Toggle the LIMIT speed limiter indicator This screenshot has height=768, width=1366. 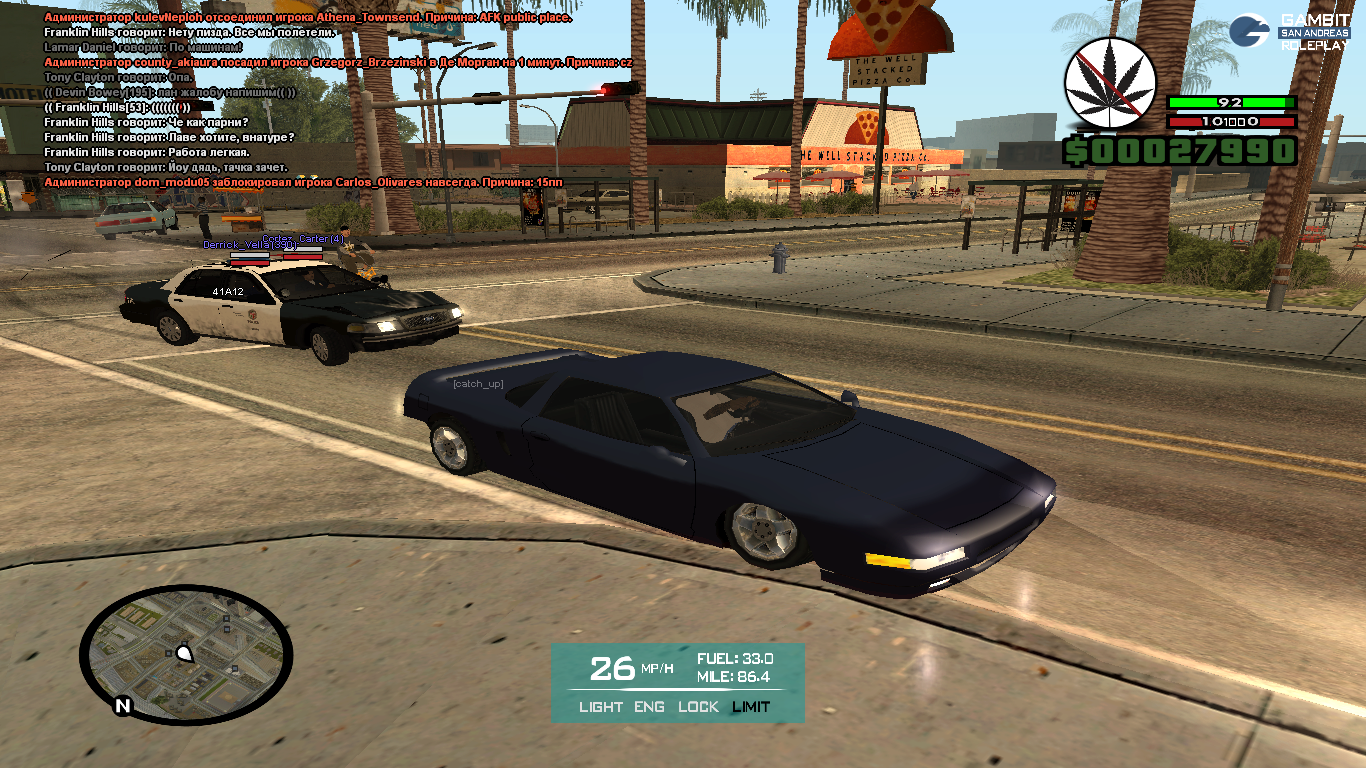751,707
